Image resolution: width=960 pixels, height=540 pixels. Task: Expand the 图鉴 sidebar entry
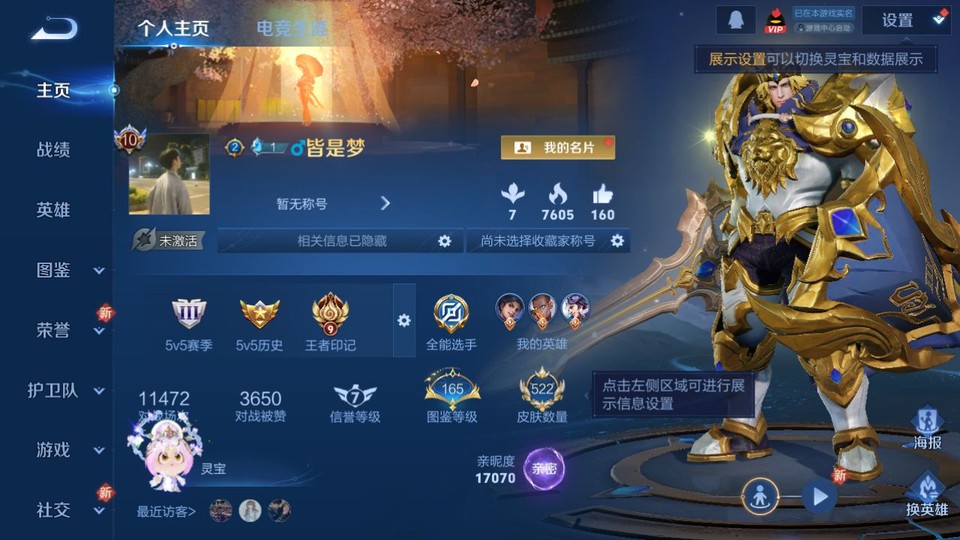tap(68, 270)
